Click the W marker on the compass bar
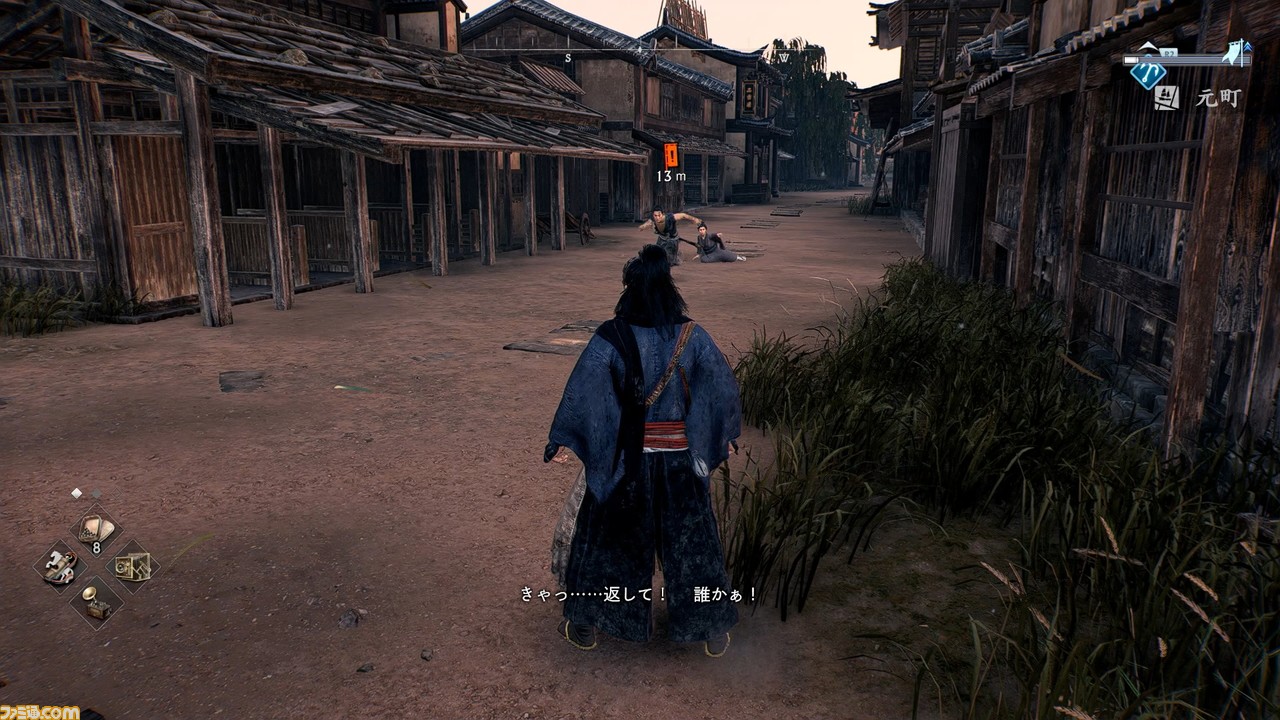 (x=784, y=57)
